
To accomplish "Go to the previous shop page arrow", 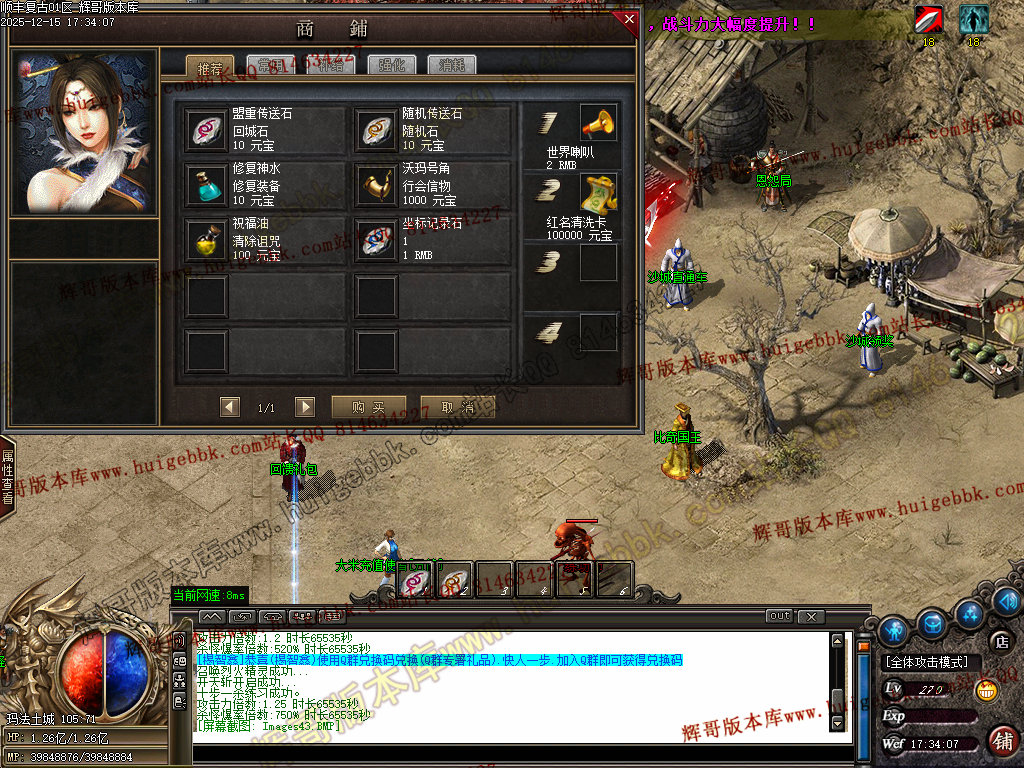I will (x=231, y=407).
